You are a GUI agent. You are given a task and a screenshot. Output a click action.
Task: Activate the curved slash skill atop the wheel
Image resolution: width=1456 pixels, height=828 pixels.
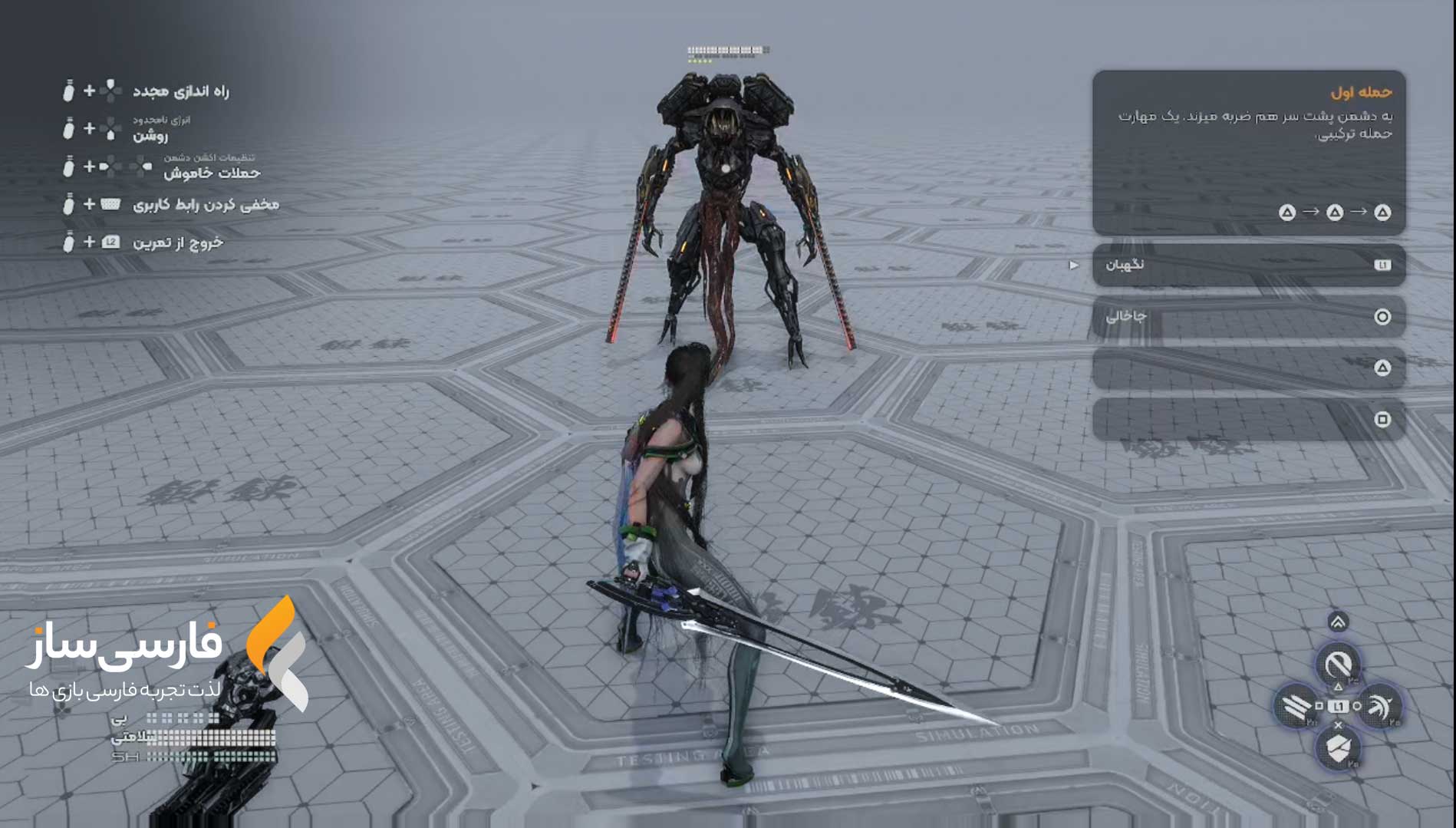(x=1338, y=664)
